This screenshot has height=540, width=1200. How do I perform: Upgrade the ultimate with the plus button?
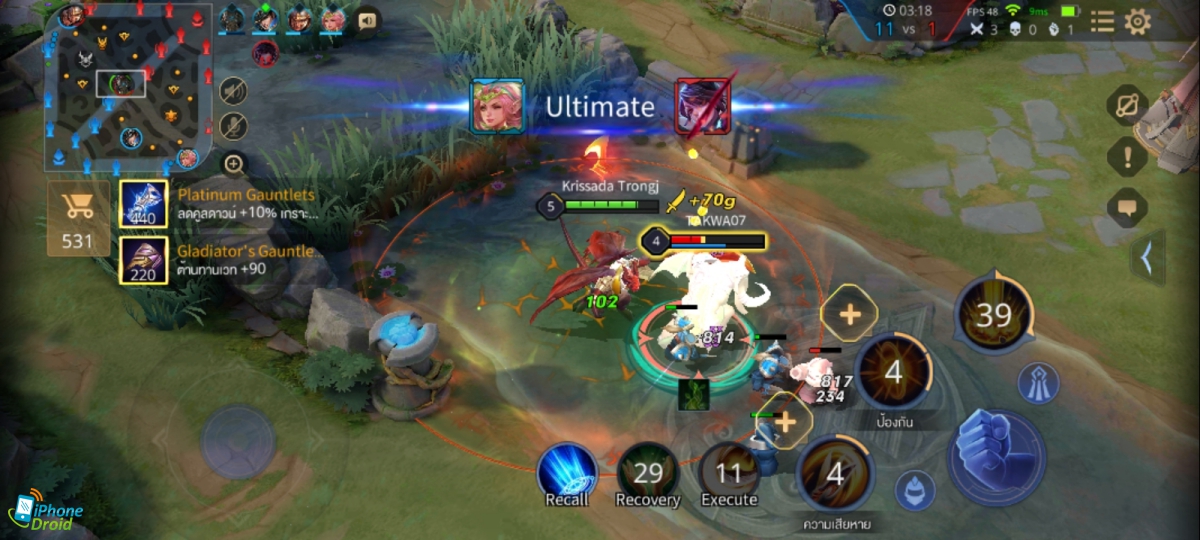tap(849, 314)
